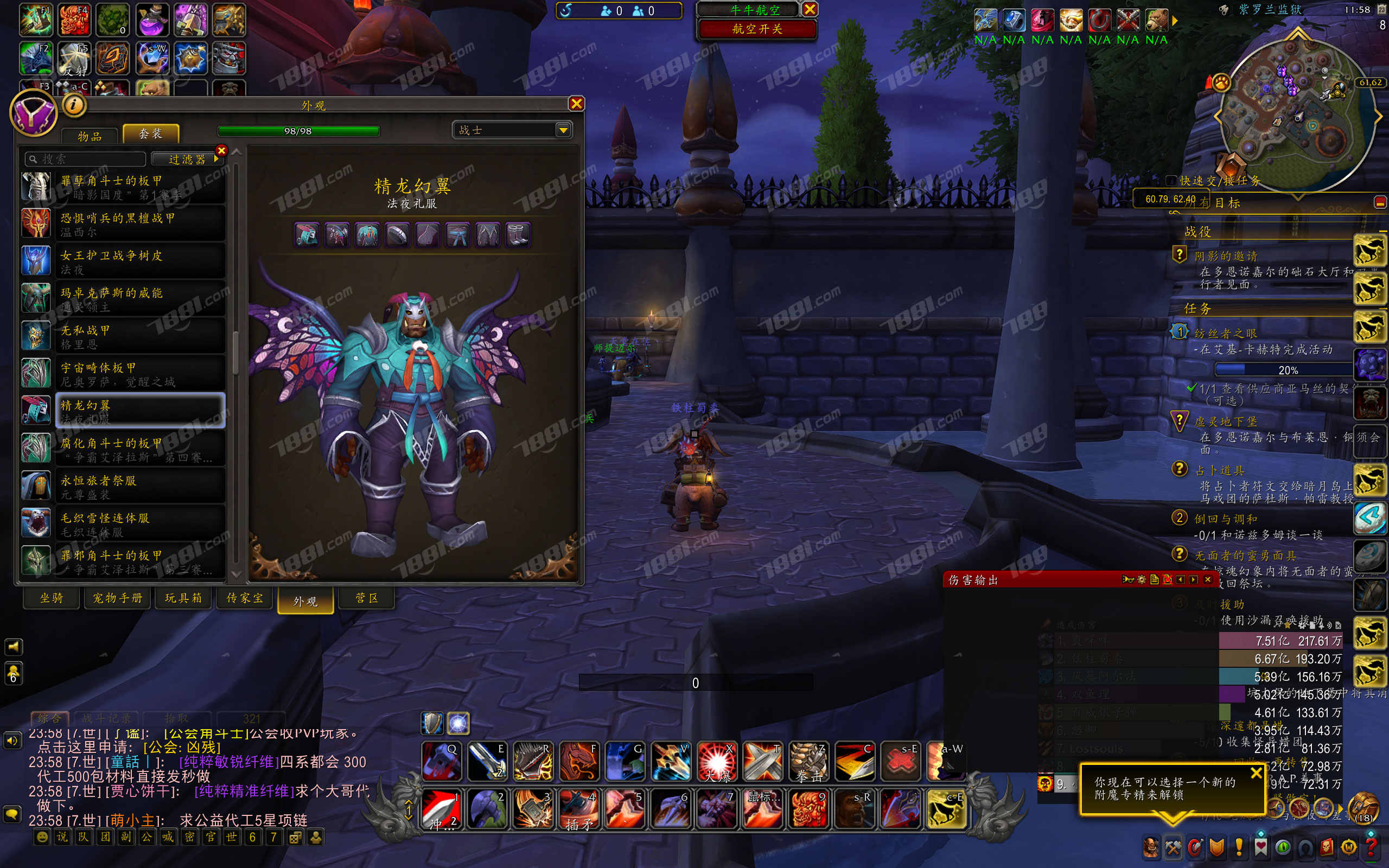Open the 玩具箱 toy box tab
This screenshot has width=1389, height=868.
[184, 598]
